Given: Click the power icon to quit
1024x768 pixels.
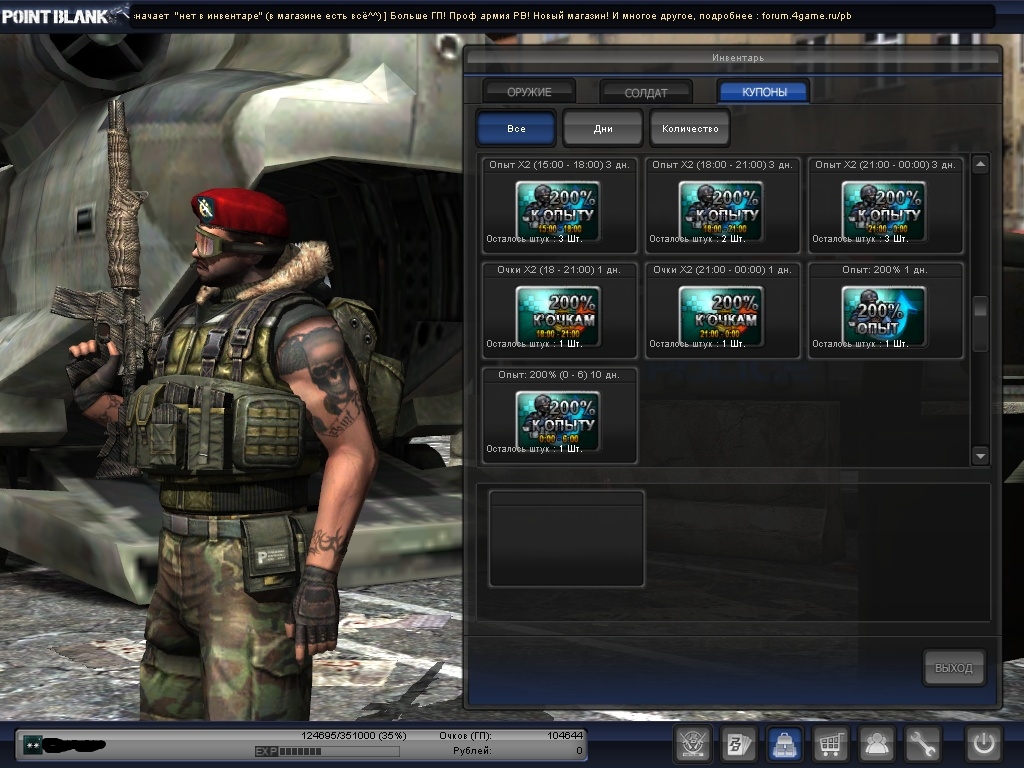Looking at the screenshot, I should pos(982,744).
